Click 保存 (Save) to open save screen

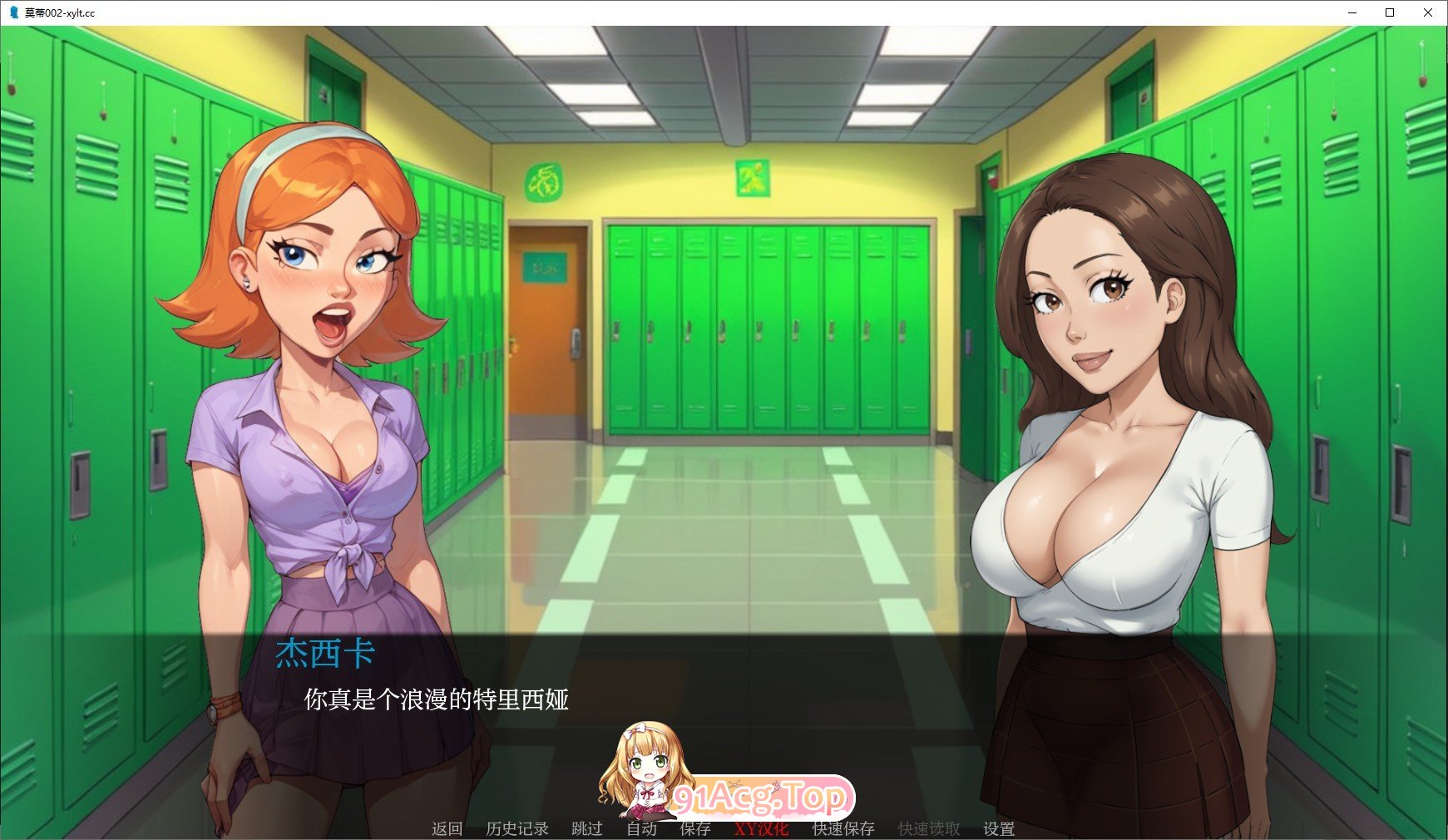(696, 828)
